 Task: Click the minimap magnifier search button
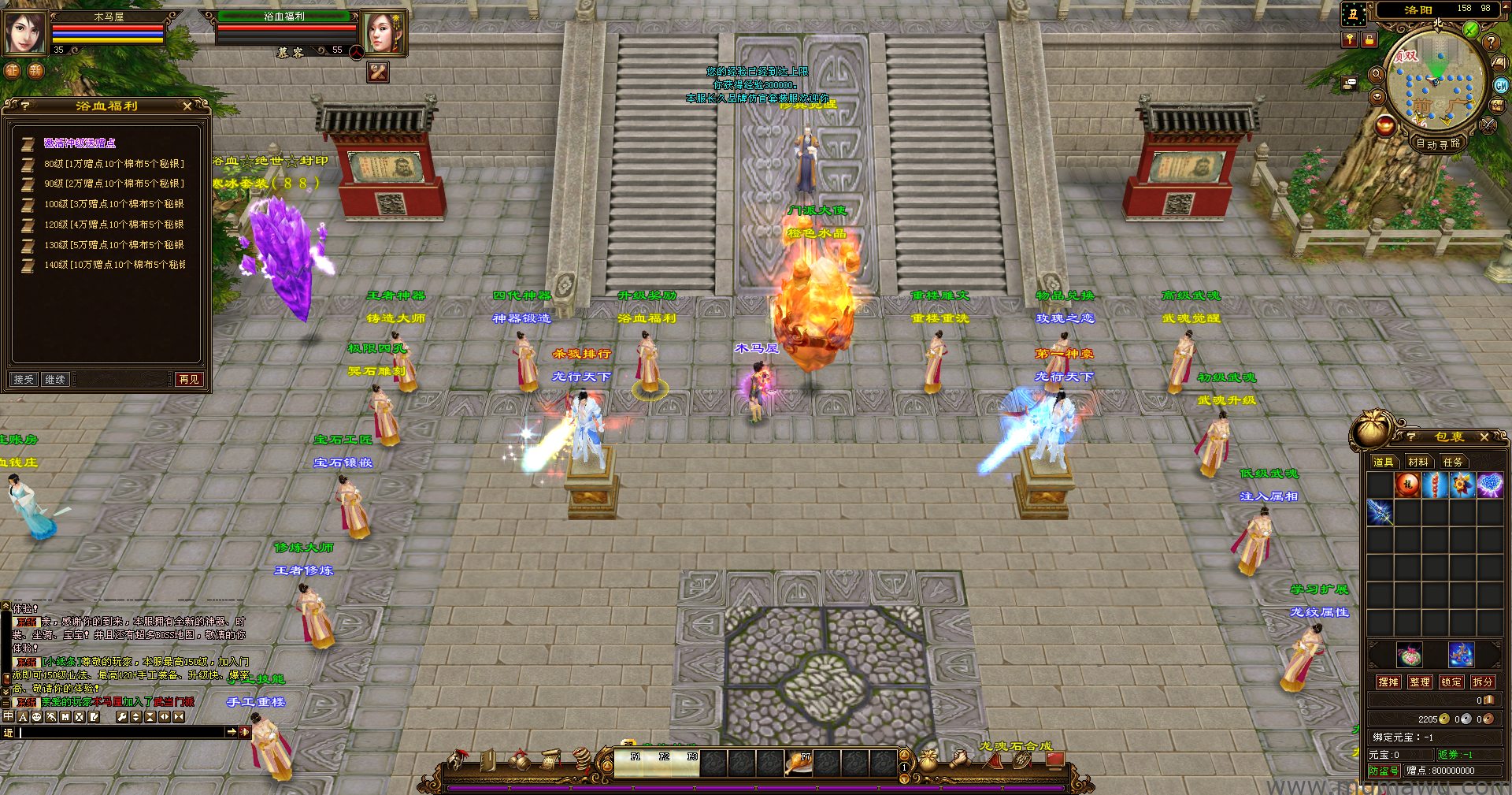pyautogui.click(x=1377, y=74)
